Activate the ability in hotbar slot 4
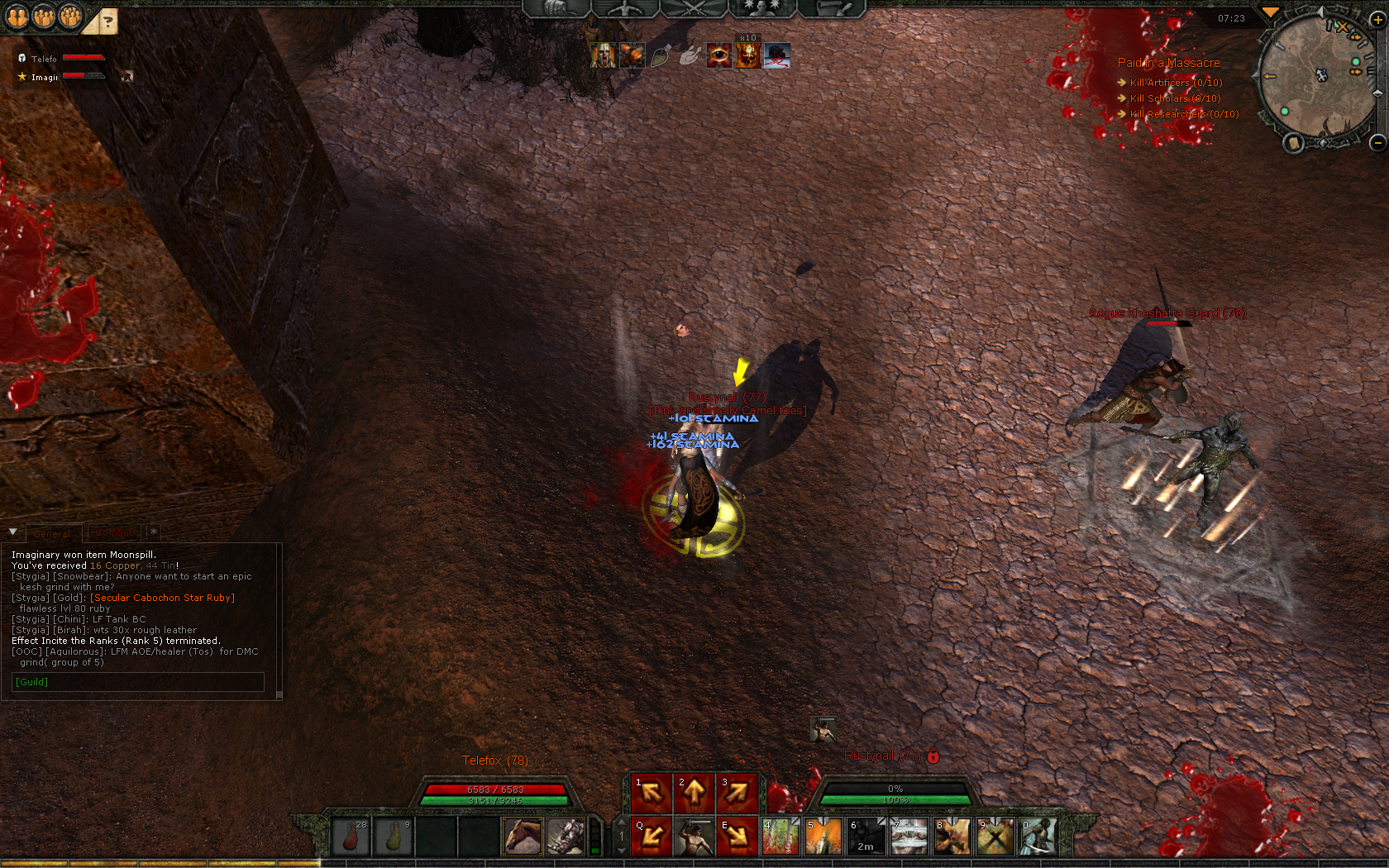The width and height of the screenshot is (1389, 868). pyautogui.click(x=780, y=837)
